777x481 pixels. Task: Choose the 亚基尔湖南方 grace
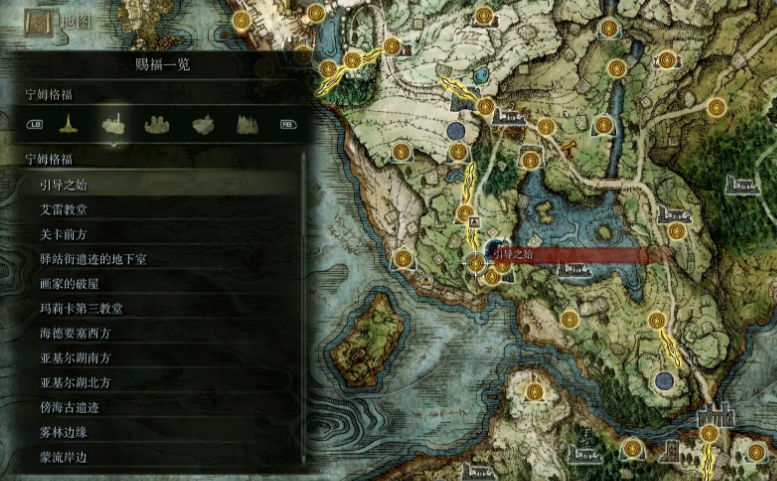(75, 357)
